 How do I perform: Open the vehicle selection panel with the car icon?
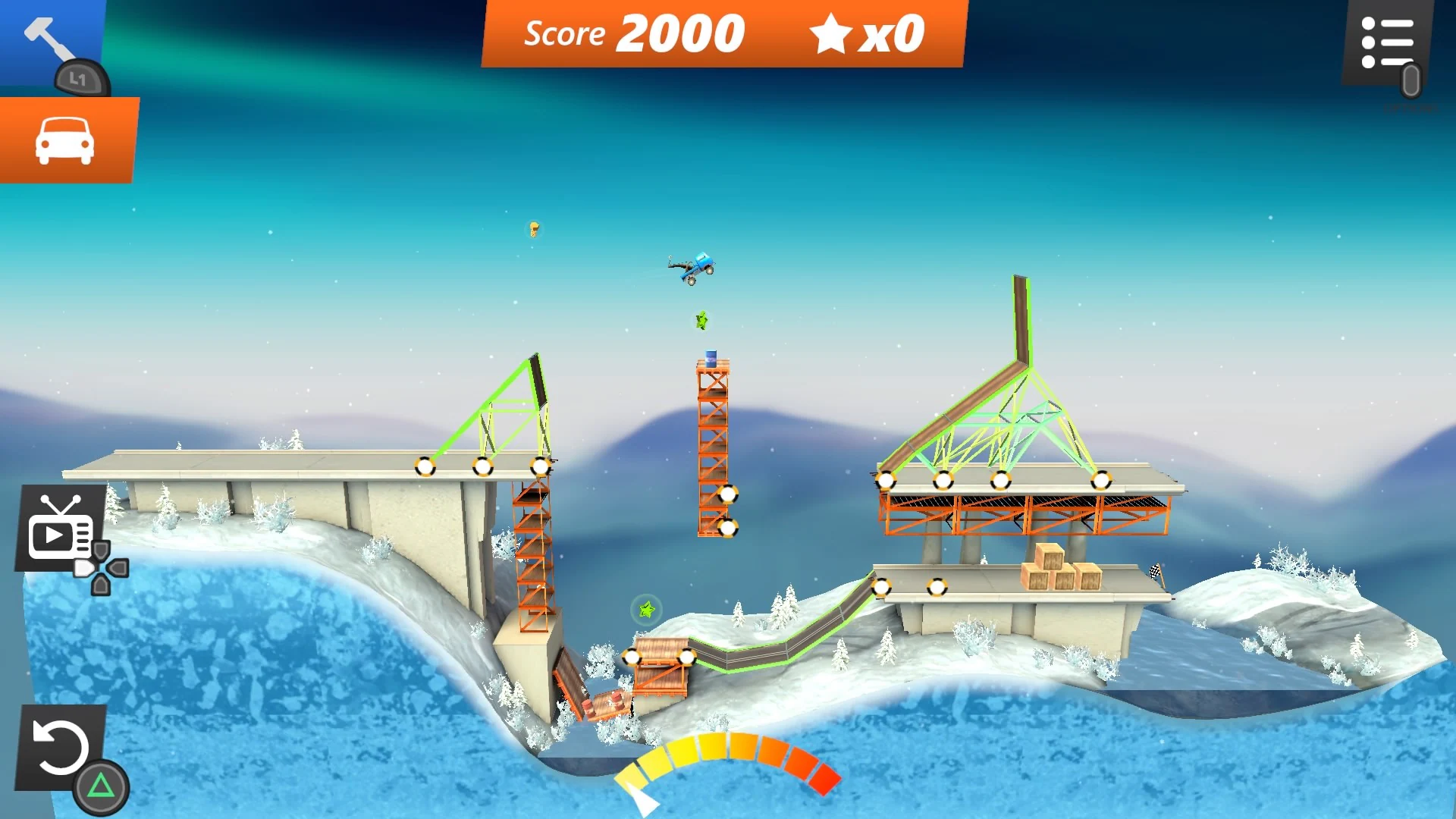67,139
